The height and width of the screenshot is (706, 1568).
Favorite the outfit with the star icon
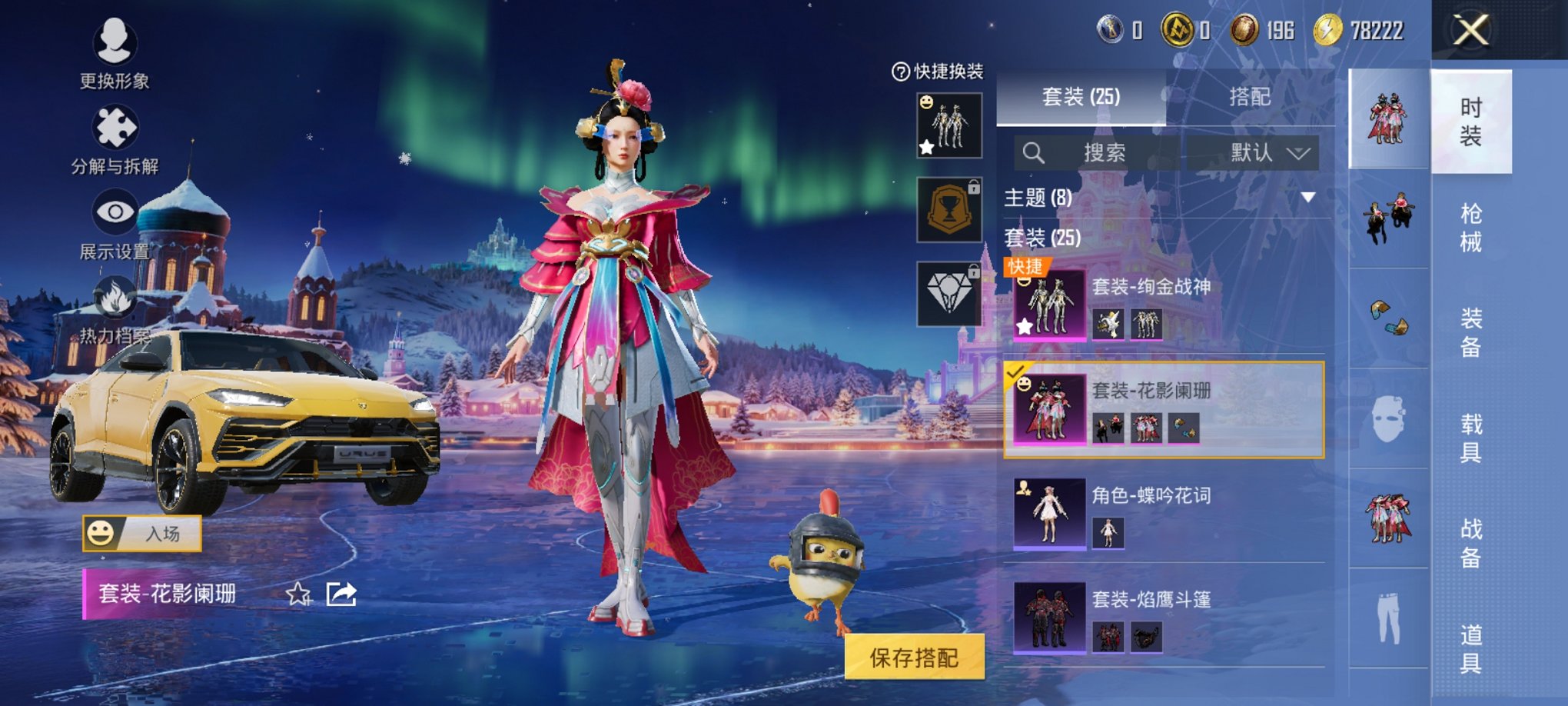click(297, 594)
